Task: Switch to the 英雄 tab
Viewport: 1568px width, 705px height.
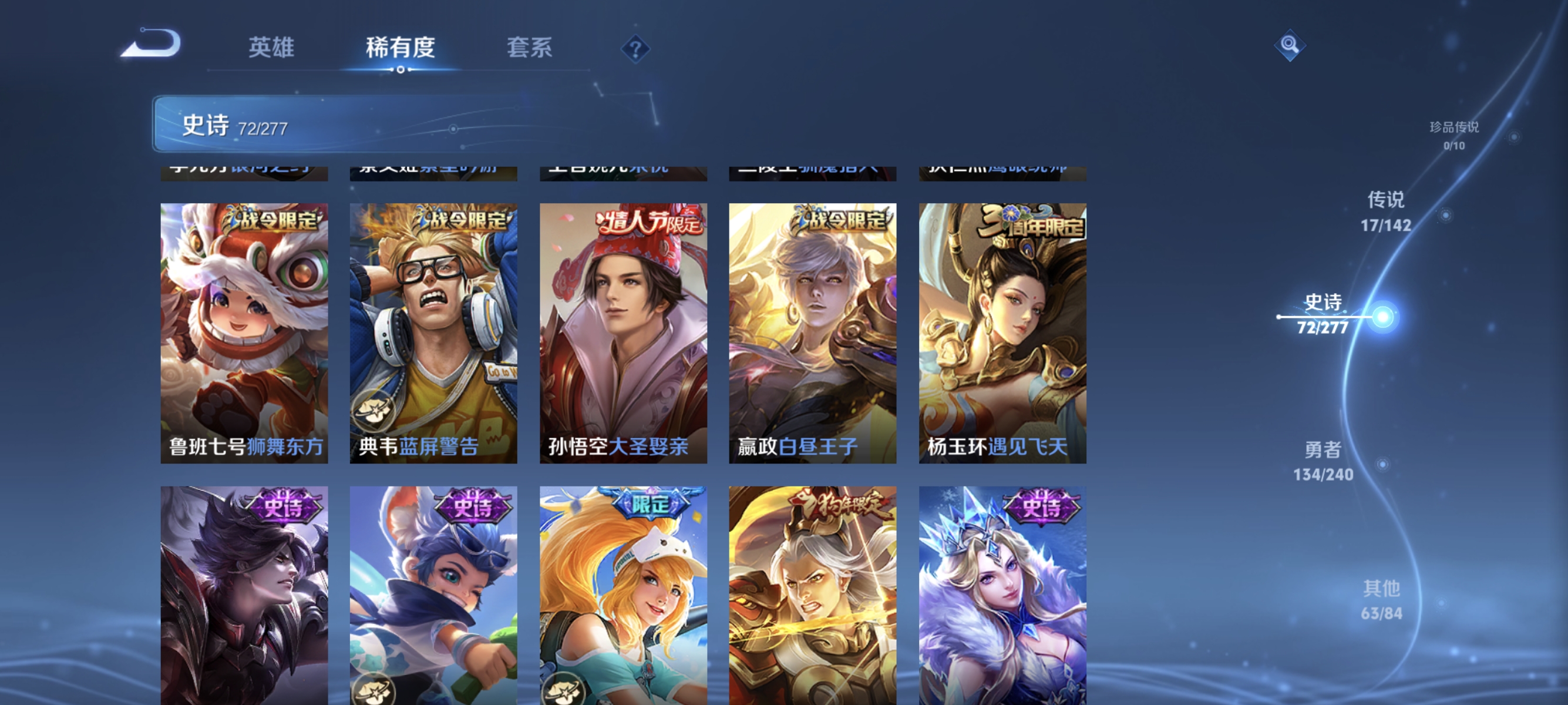Action: pos(272,48)
